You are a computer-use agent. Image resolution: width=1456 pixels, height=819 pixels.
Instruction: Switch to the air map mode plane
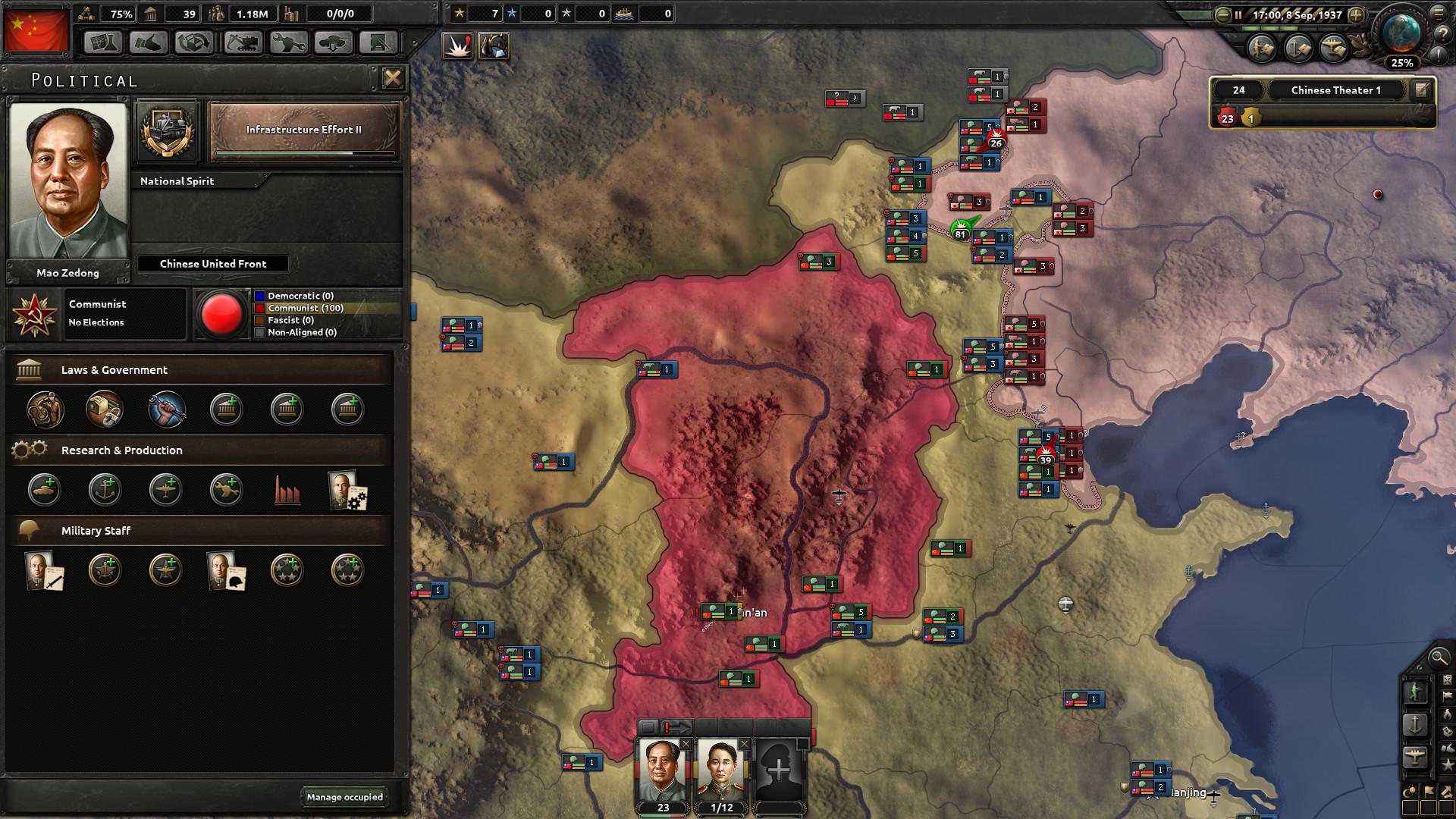(1415, 757)
